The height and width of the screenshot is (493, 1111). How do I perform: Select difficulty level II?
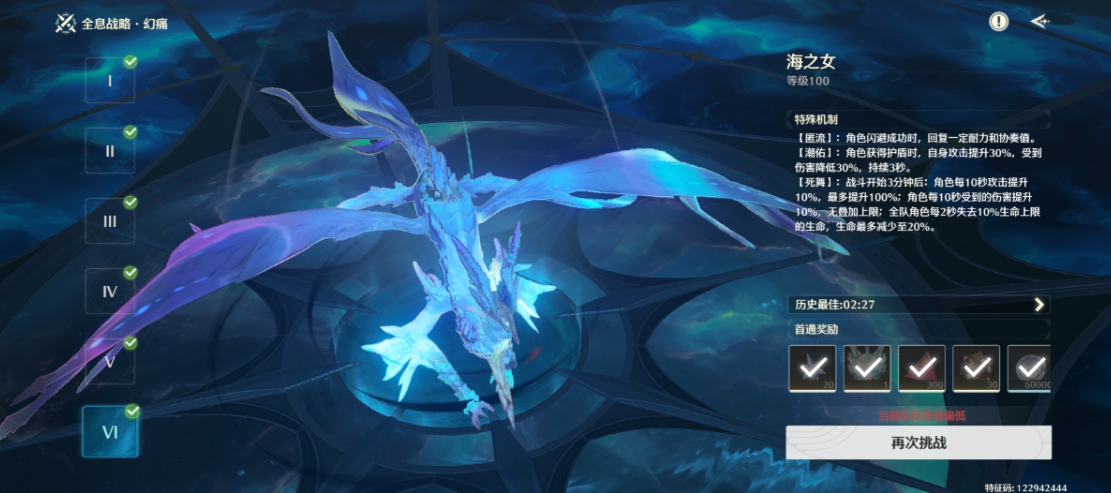110,151
